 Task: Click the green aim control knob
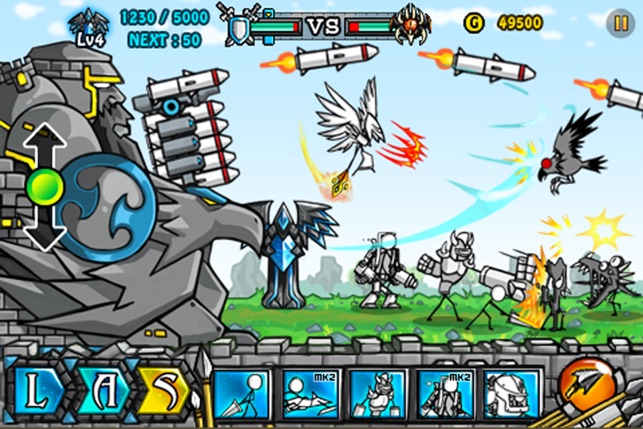coord(45,187)
